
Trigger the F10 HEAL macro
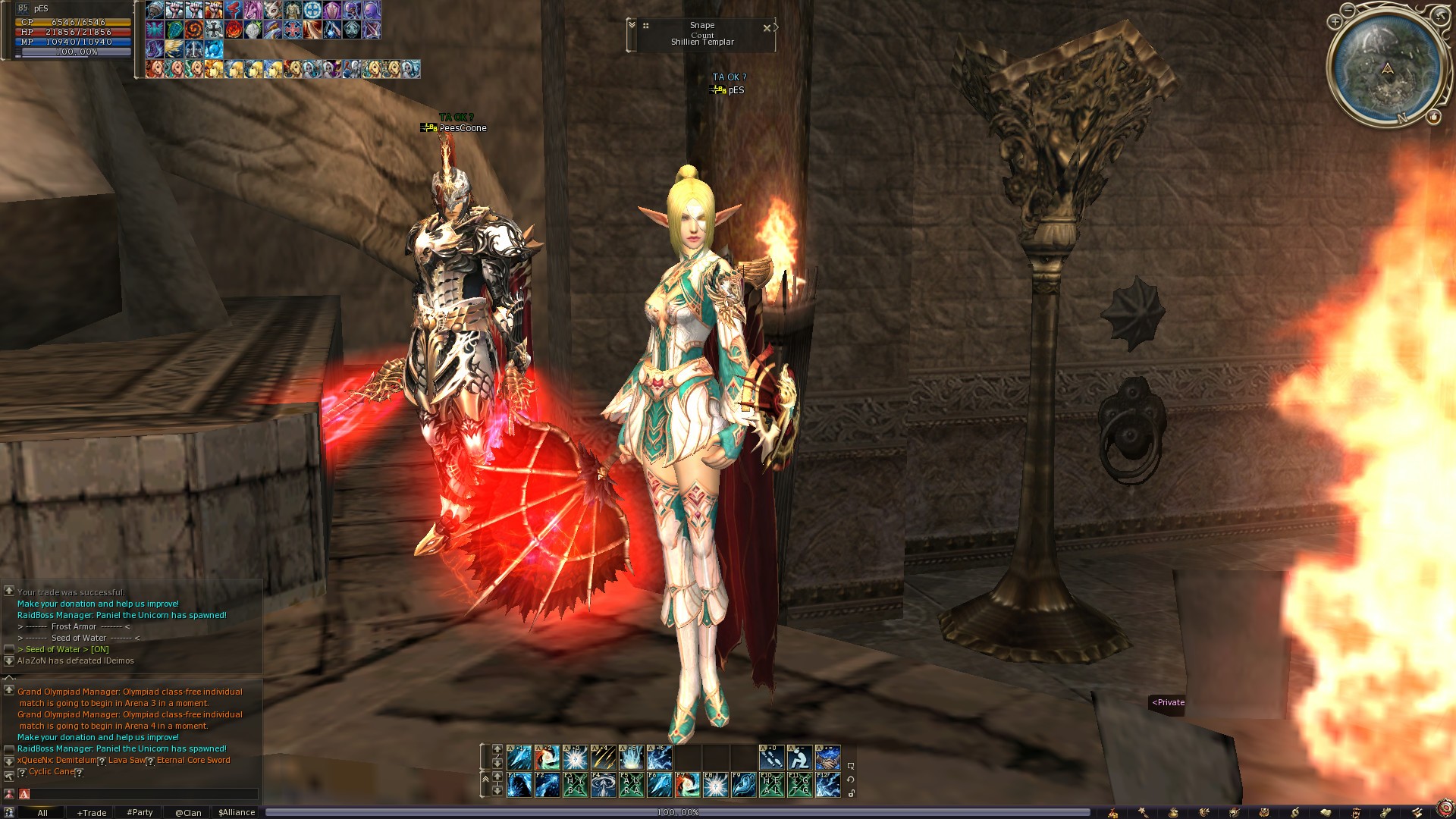[x=771, y=785]
